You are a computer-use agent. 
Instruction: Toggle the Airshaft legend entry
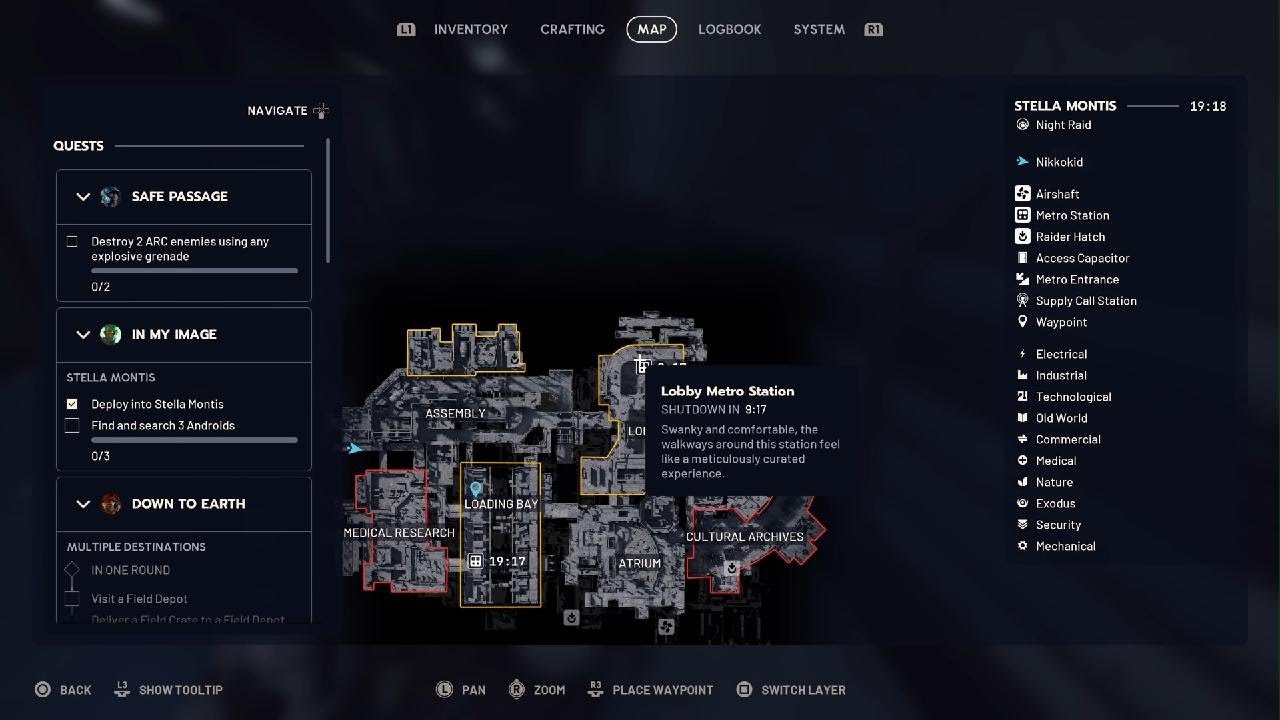[1056, 194]
